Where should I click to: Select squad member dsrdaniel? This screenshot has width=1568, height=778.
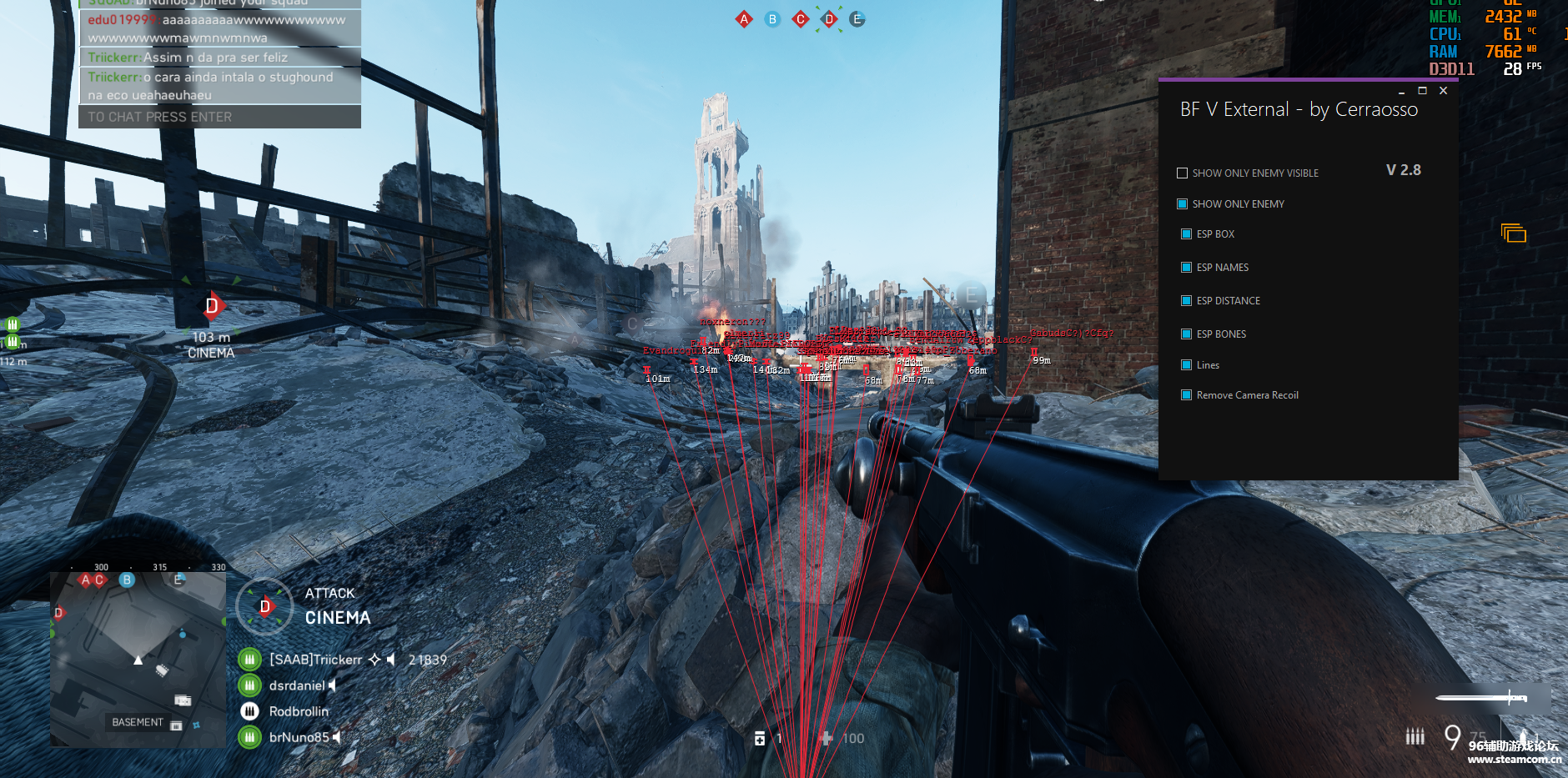296,685
